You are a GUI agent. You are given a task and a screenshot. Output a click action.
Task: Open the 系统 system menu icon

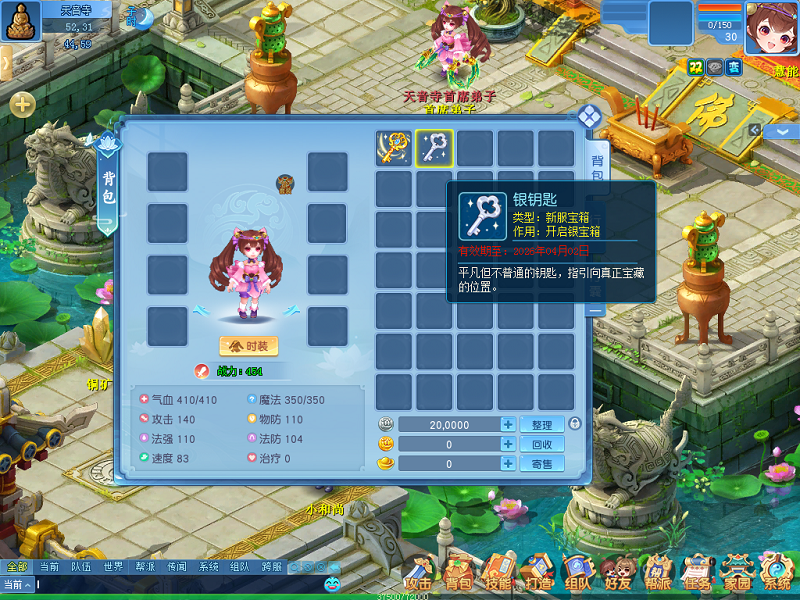(x=777, y=574)
